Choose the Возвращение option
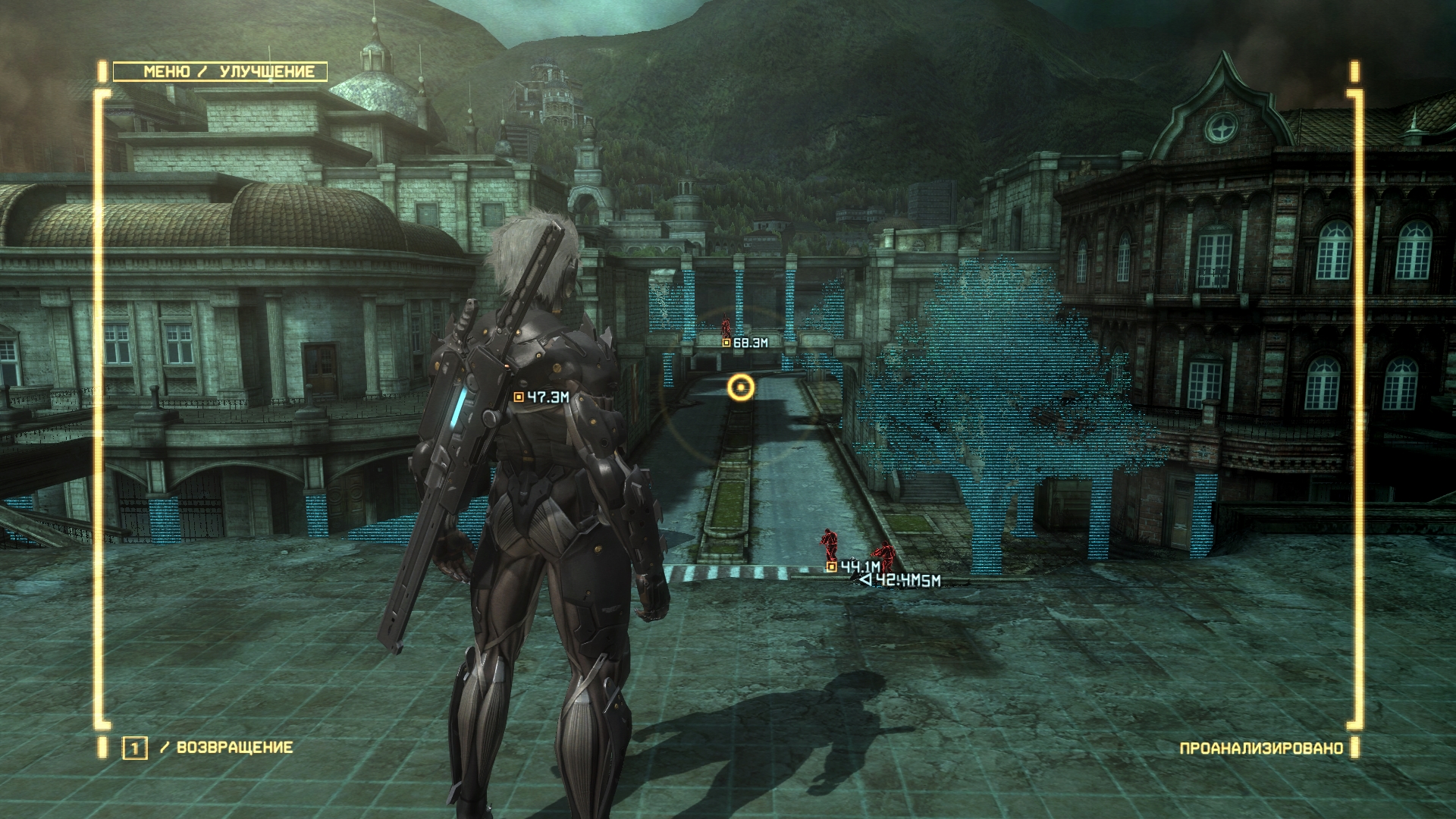This screenshot has width=1456, height=819. pyautogui.click(x=234, y=747)
